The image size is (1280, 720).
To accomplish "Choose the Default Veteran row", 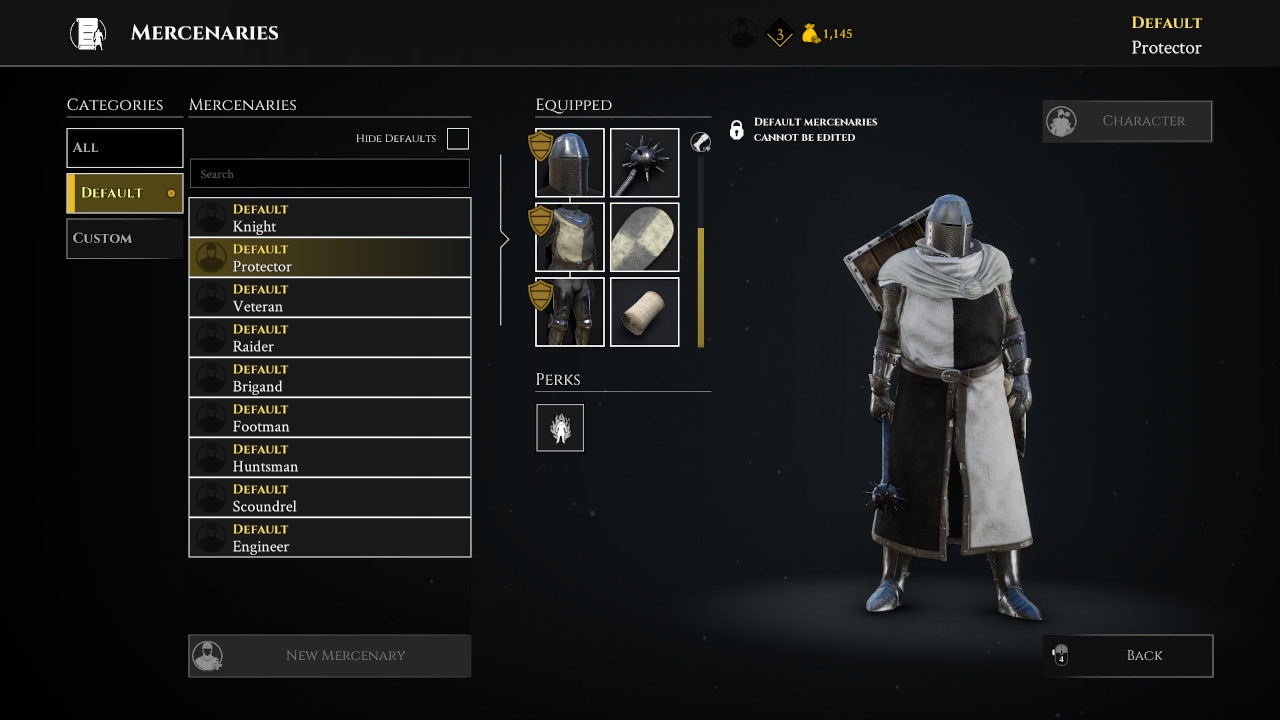I will 330,298.
